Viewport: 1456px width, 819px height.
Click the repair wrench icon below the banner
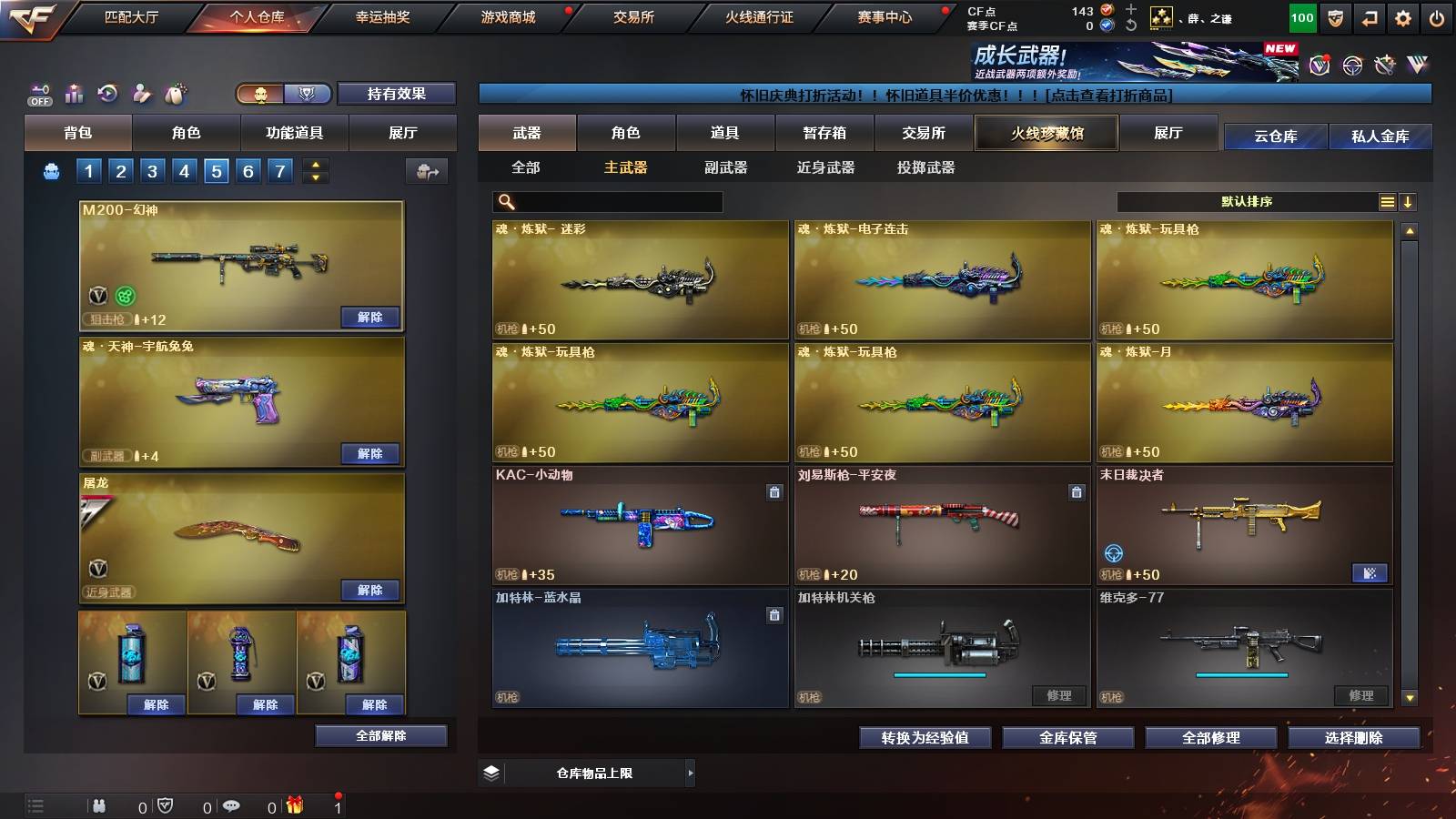1384,64
